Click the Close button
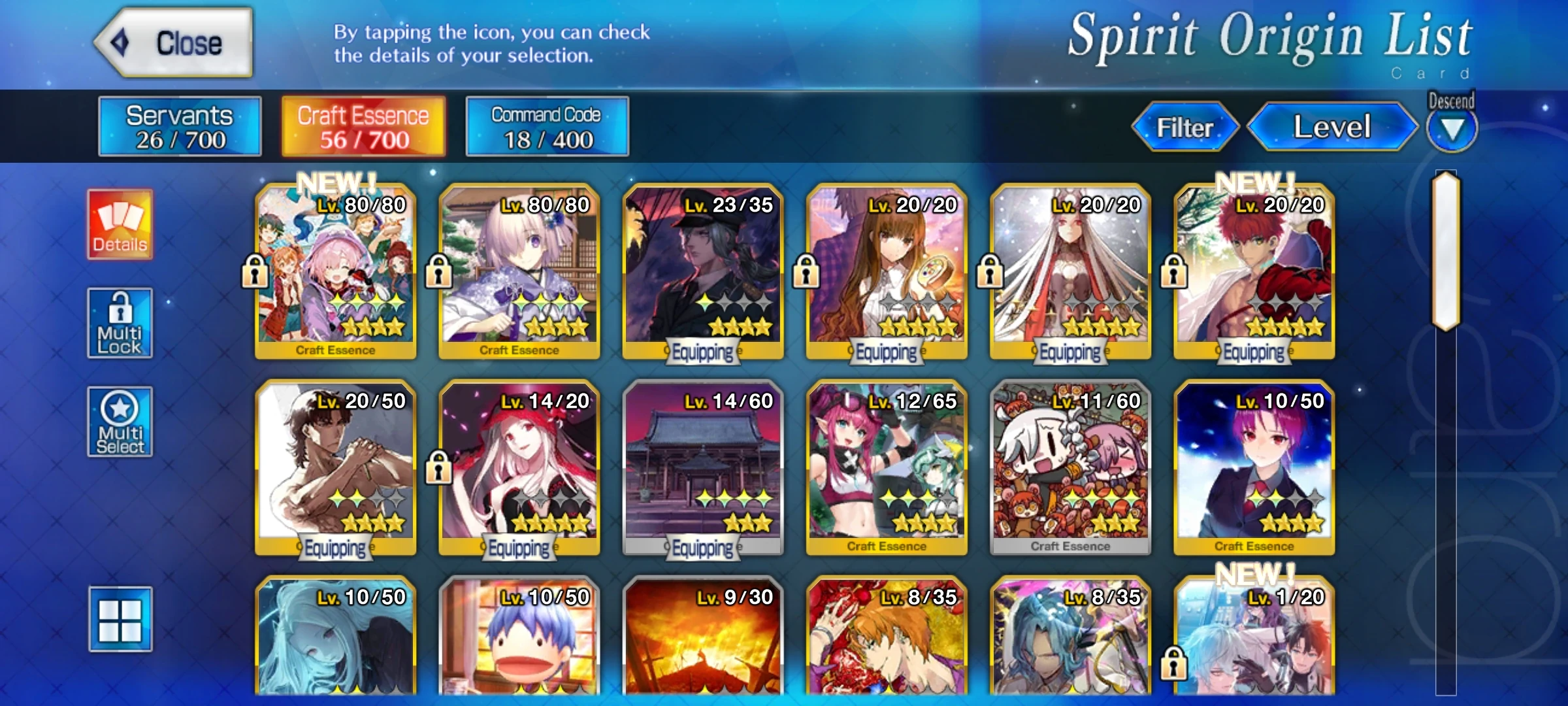Image resolution: width=1568 pixels, height=706 pixels. pos(174,42)
